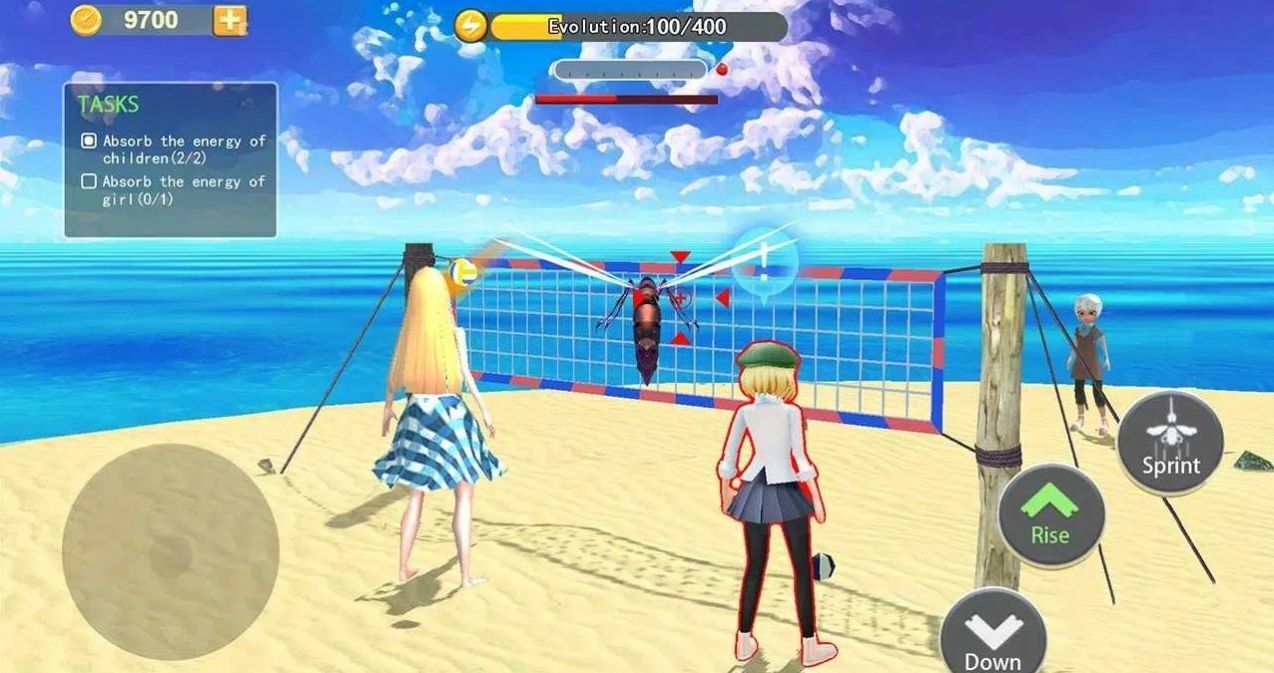Click the gold coin icon
This screenshot has height=673, width=1274.
click(86, 20)
